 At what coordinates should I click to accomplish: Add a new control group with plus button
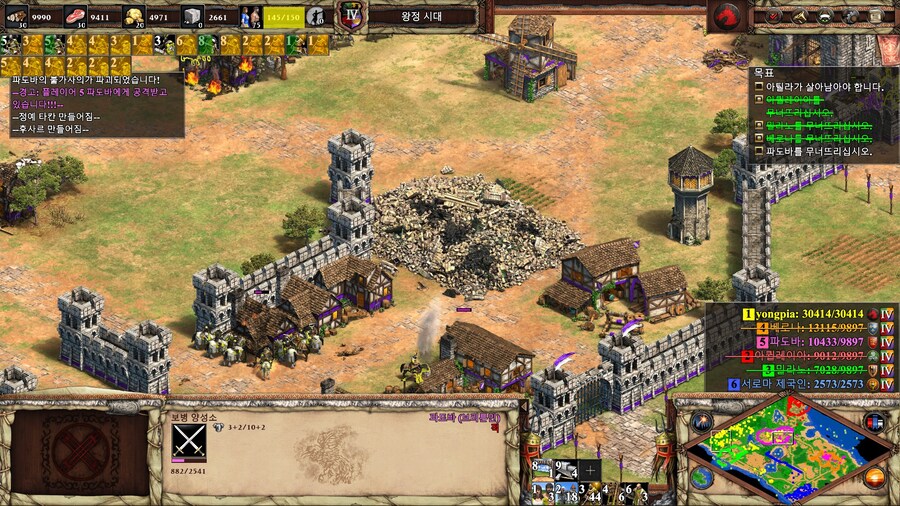click(x=592, y=469)
